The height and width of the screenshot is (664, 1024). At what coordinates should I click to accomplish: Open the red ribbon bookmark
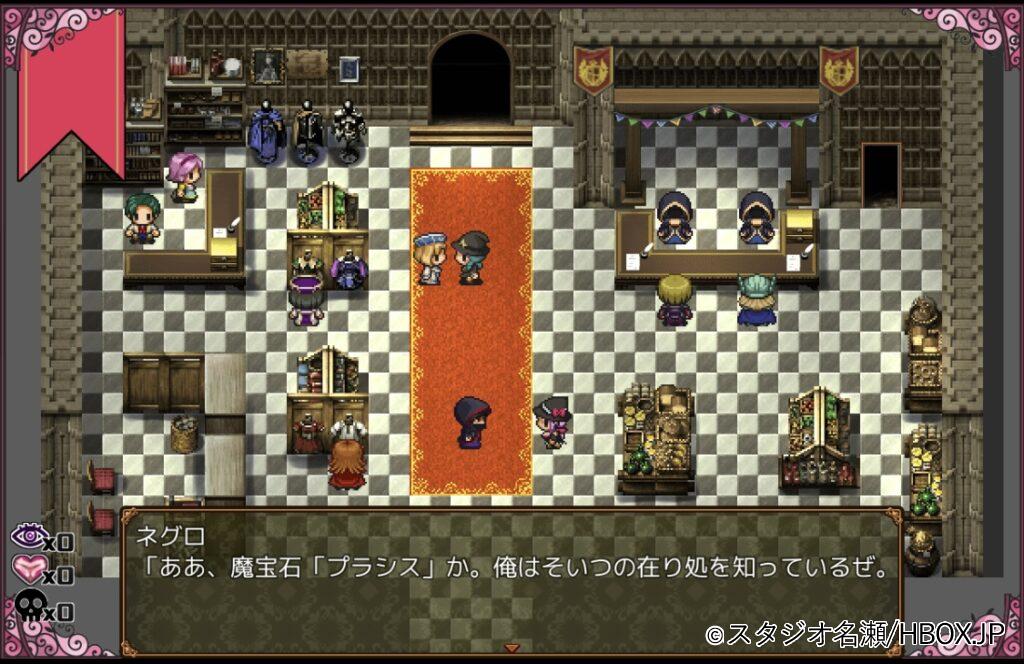(72, 85)
